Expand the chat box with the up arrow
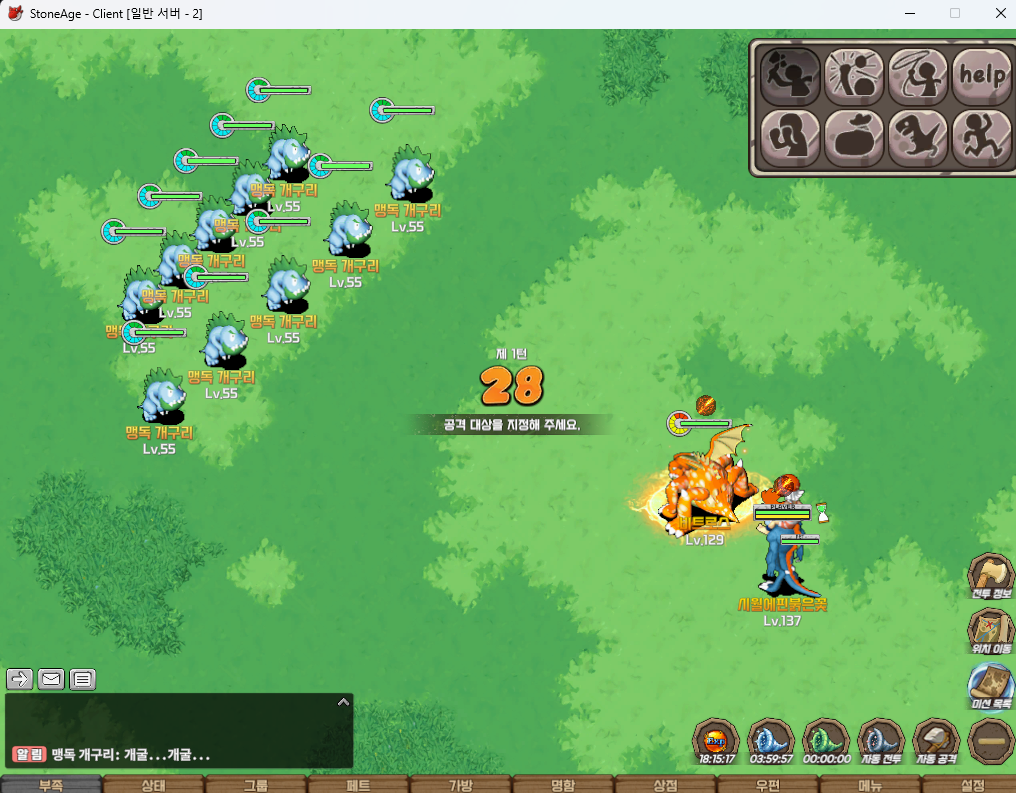The width and height of the screenshot is (1016, 793). pyautogui.click(x=342, y=702)
